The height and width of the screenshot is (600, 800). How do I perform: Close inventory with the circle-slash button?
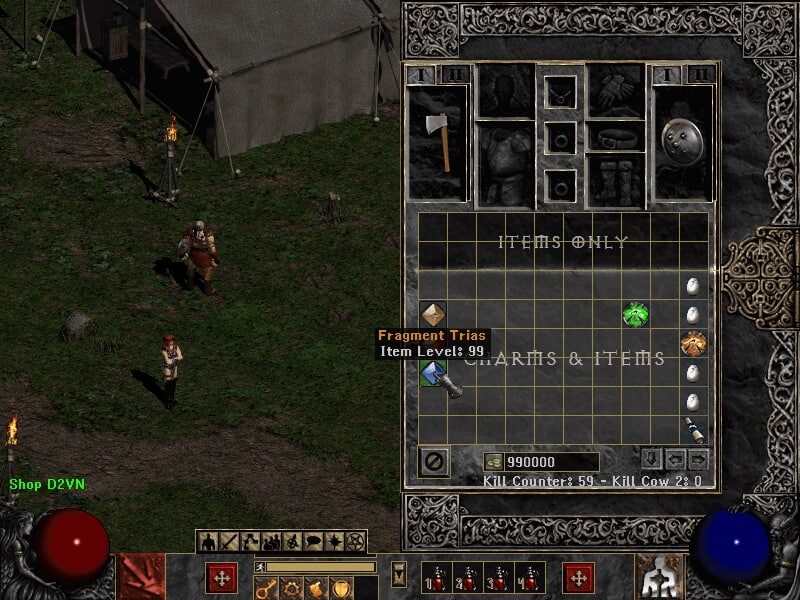435,461
